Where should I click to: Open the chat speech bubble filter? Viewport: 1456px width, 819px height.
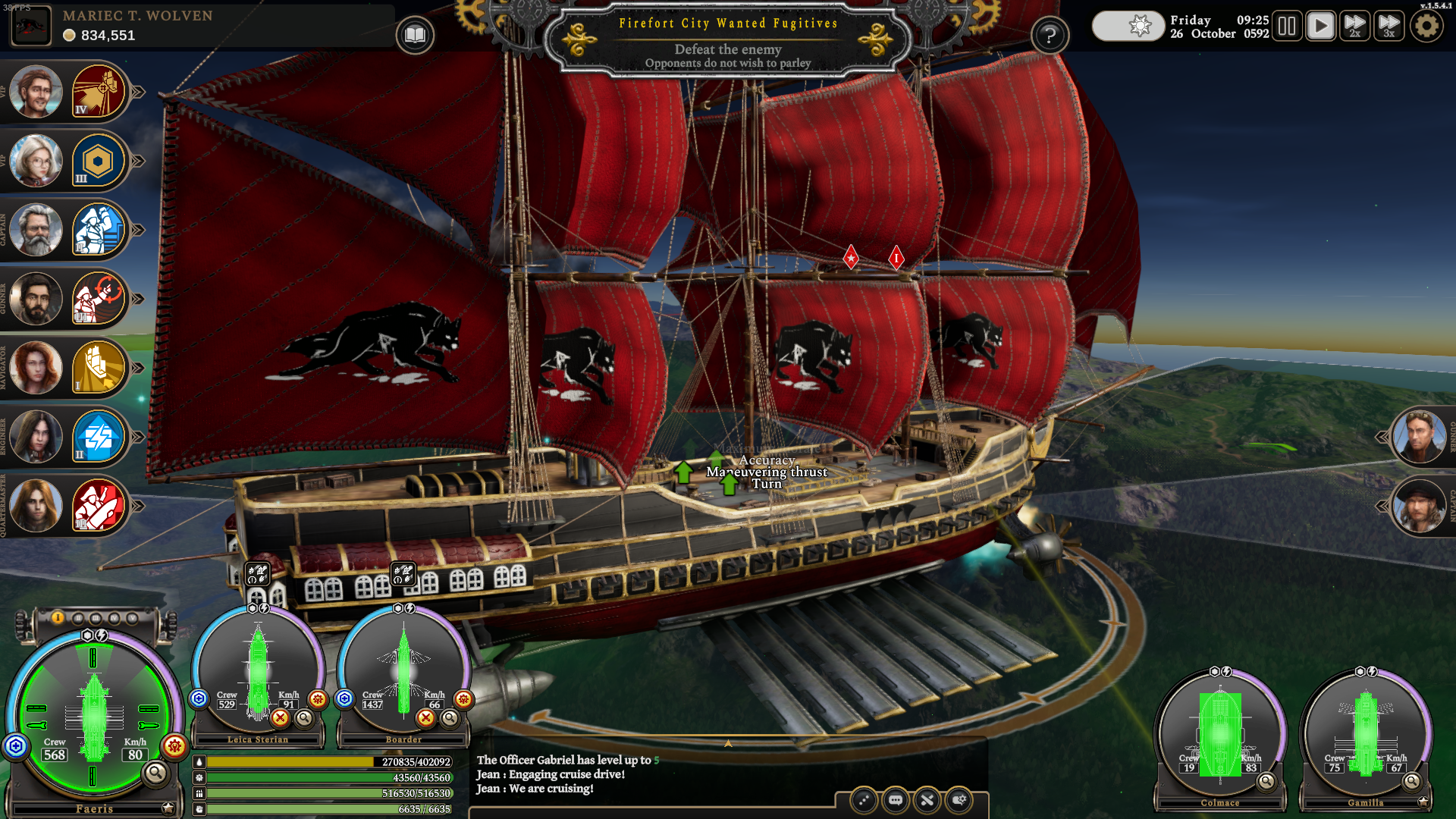[896, 800]
